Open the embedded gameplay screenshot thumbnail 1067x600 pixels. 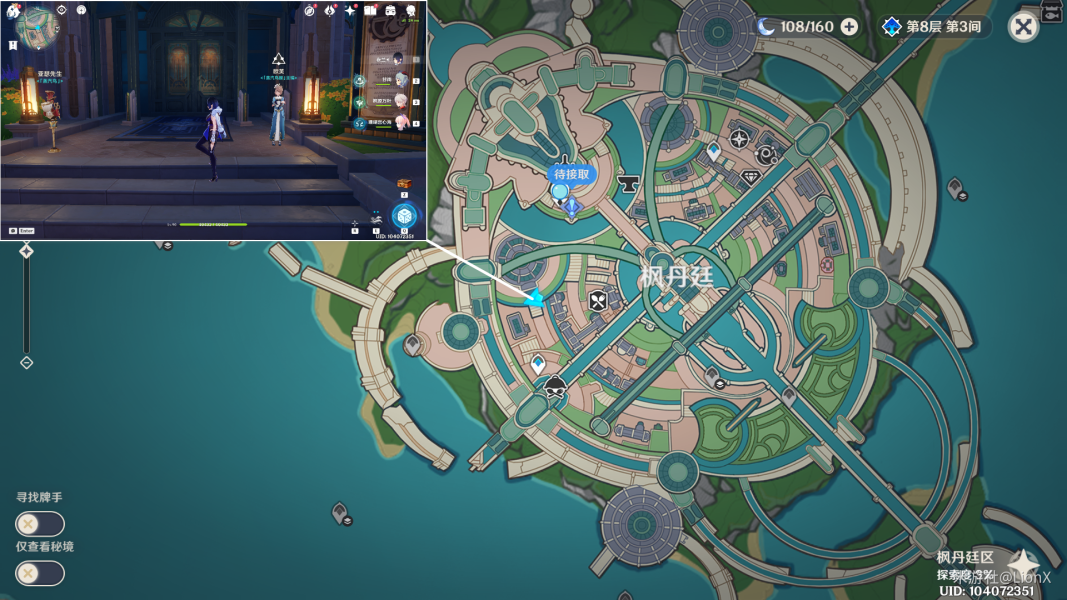click(x=214, y=120)
